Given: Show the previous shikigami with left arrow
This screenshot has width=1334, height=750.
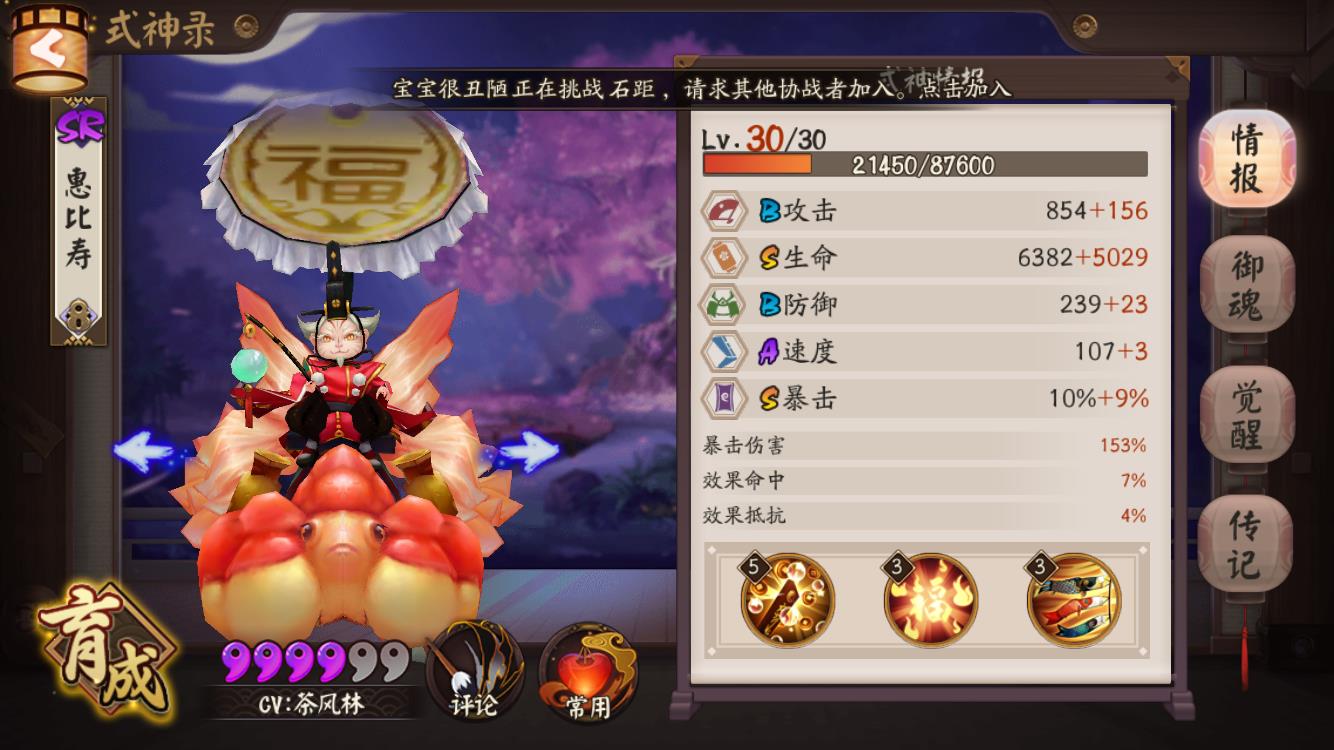Looking at the screenshot, I should [x=144, y=451].
